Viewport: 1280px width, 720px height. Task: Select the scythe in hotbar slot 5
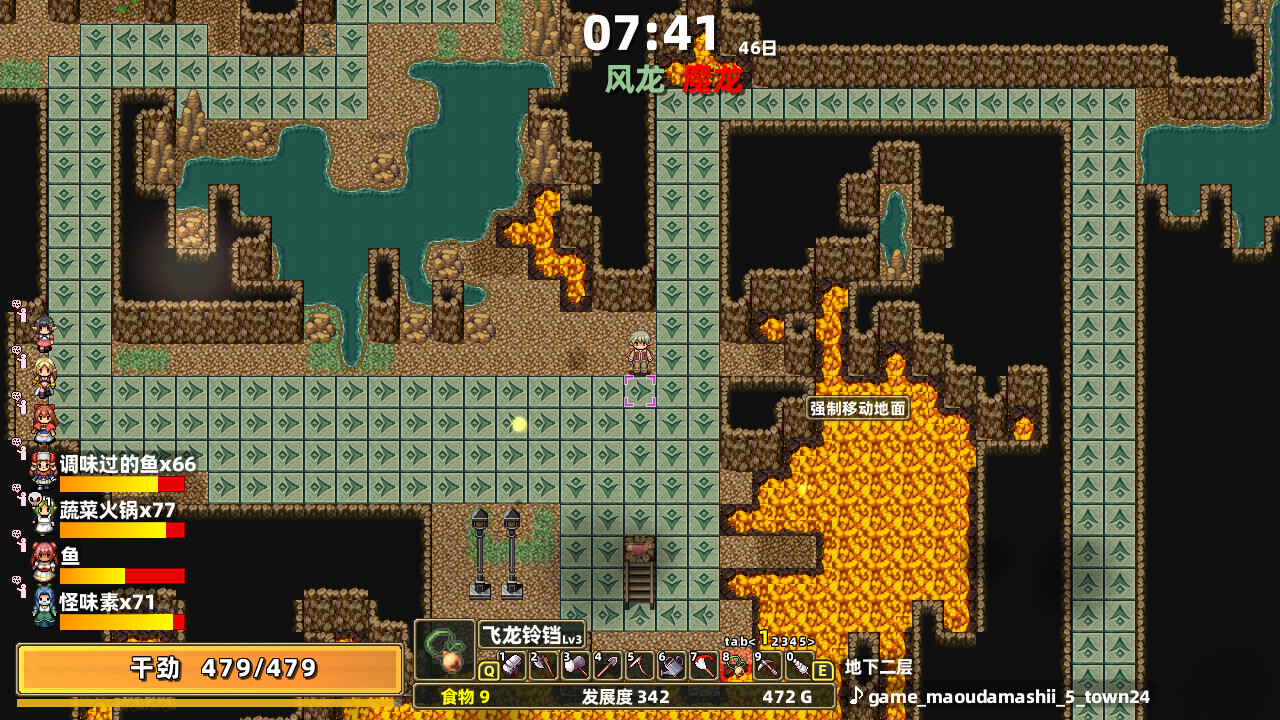pos(640,666)
